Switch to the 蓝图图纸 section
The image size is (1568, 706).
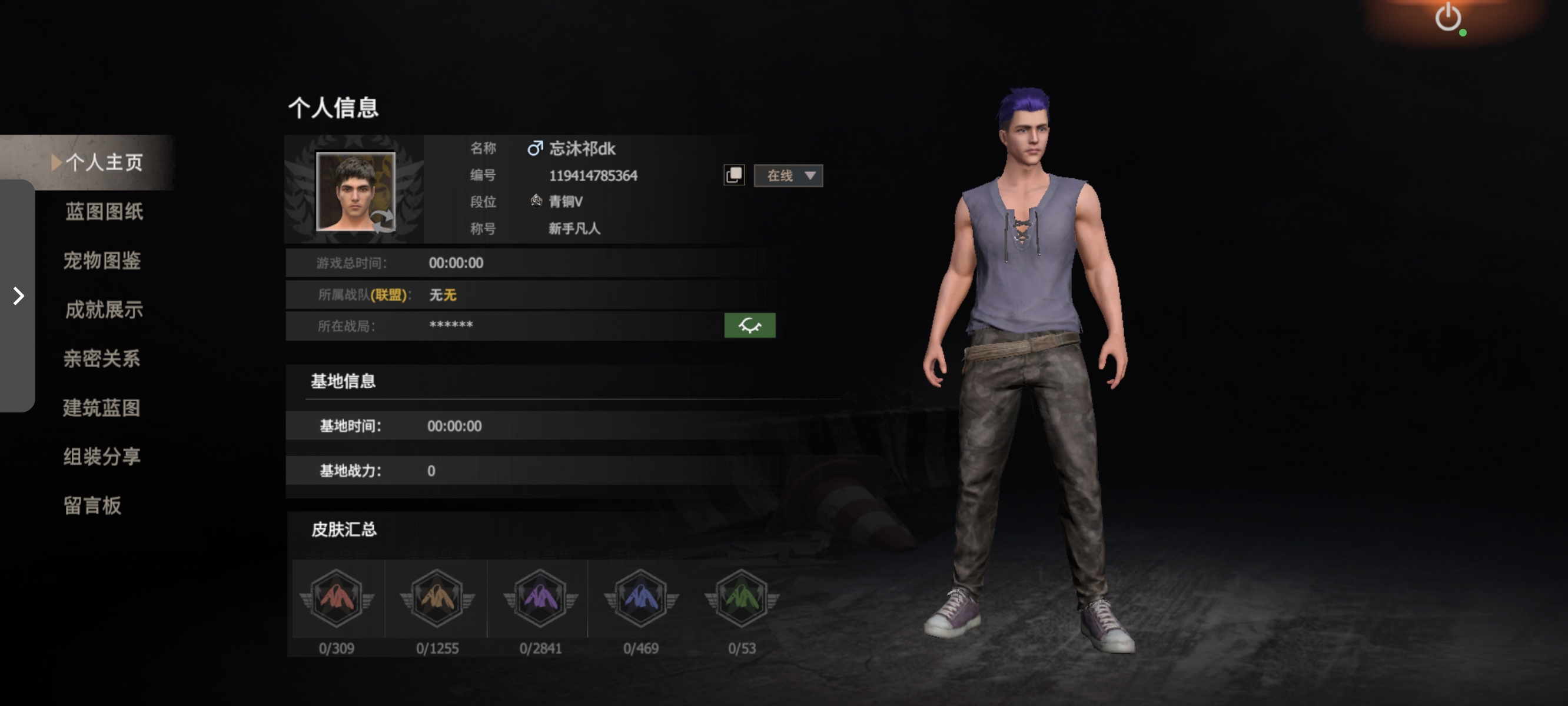(x=104, y=212)
